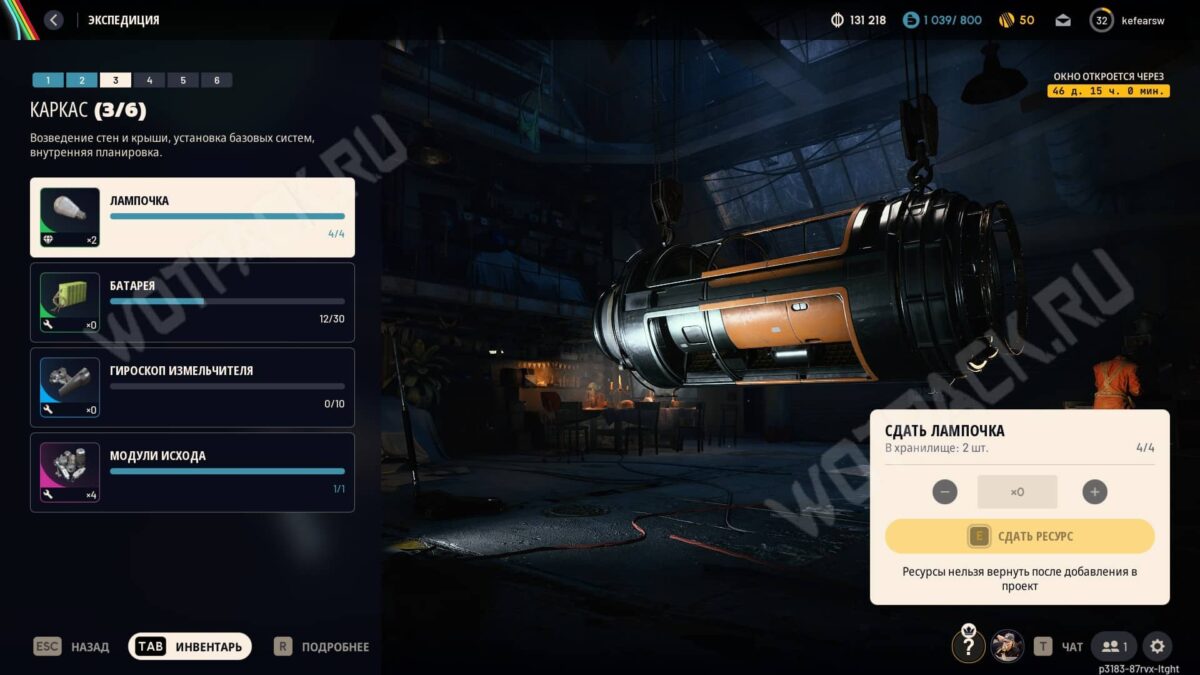The image size is (1200, 675).
Task: Select the Батарея resource row
Action: pyautogui.click(x=192, y=302)
